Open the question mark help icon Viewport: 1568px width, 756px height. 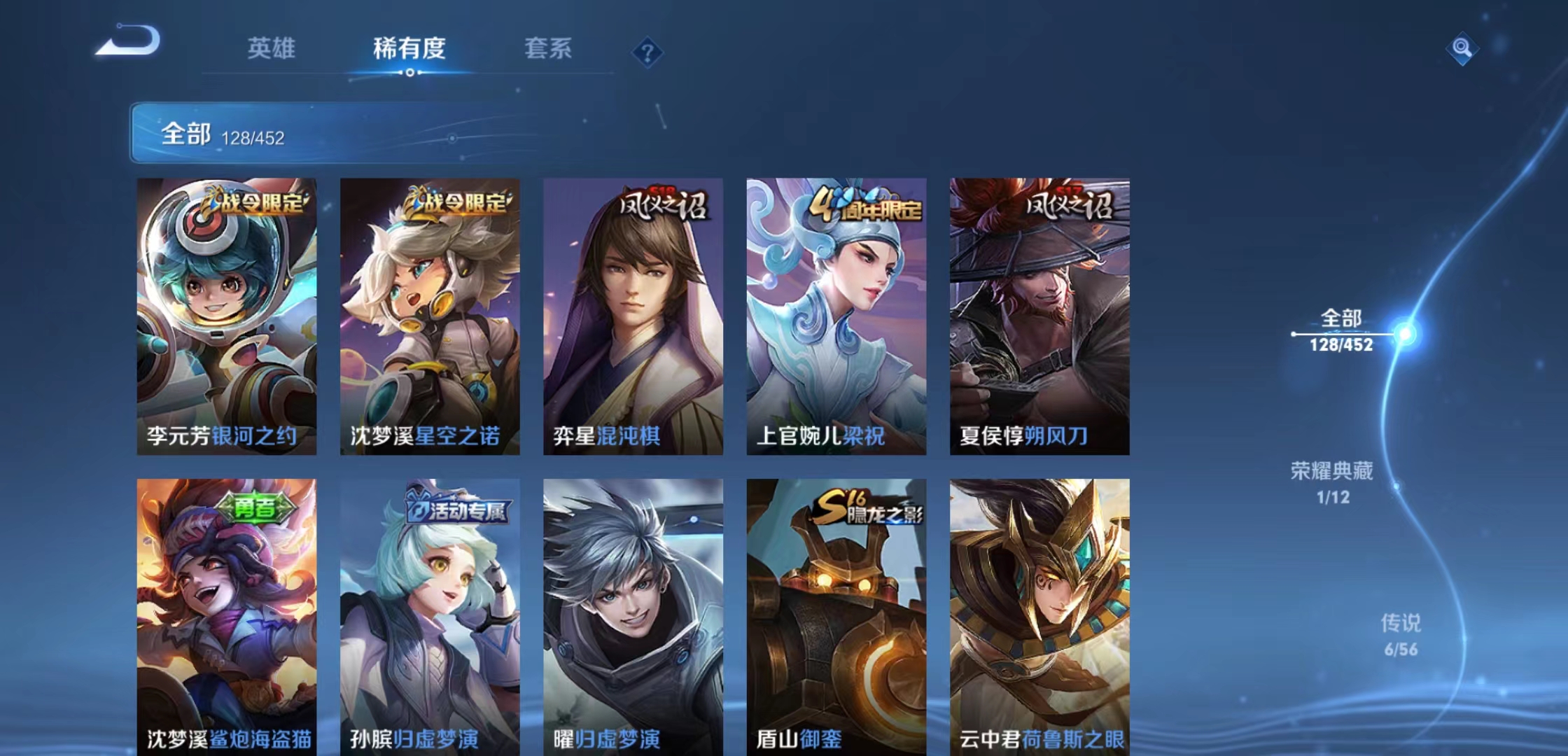tap(648, 50)
